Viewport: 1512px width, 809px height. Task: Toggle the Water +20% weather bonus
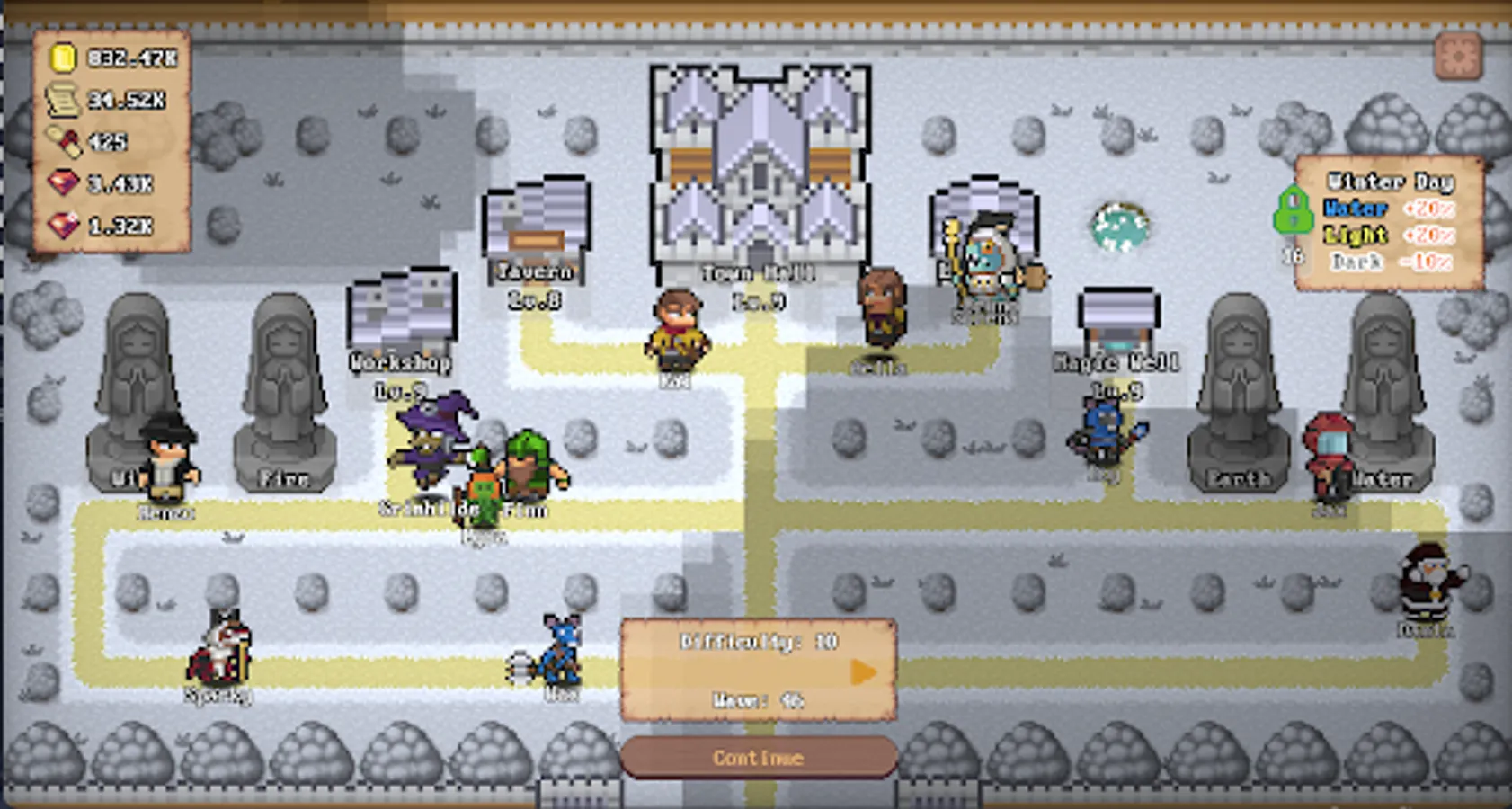click(1388, 209)
